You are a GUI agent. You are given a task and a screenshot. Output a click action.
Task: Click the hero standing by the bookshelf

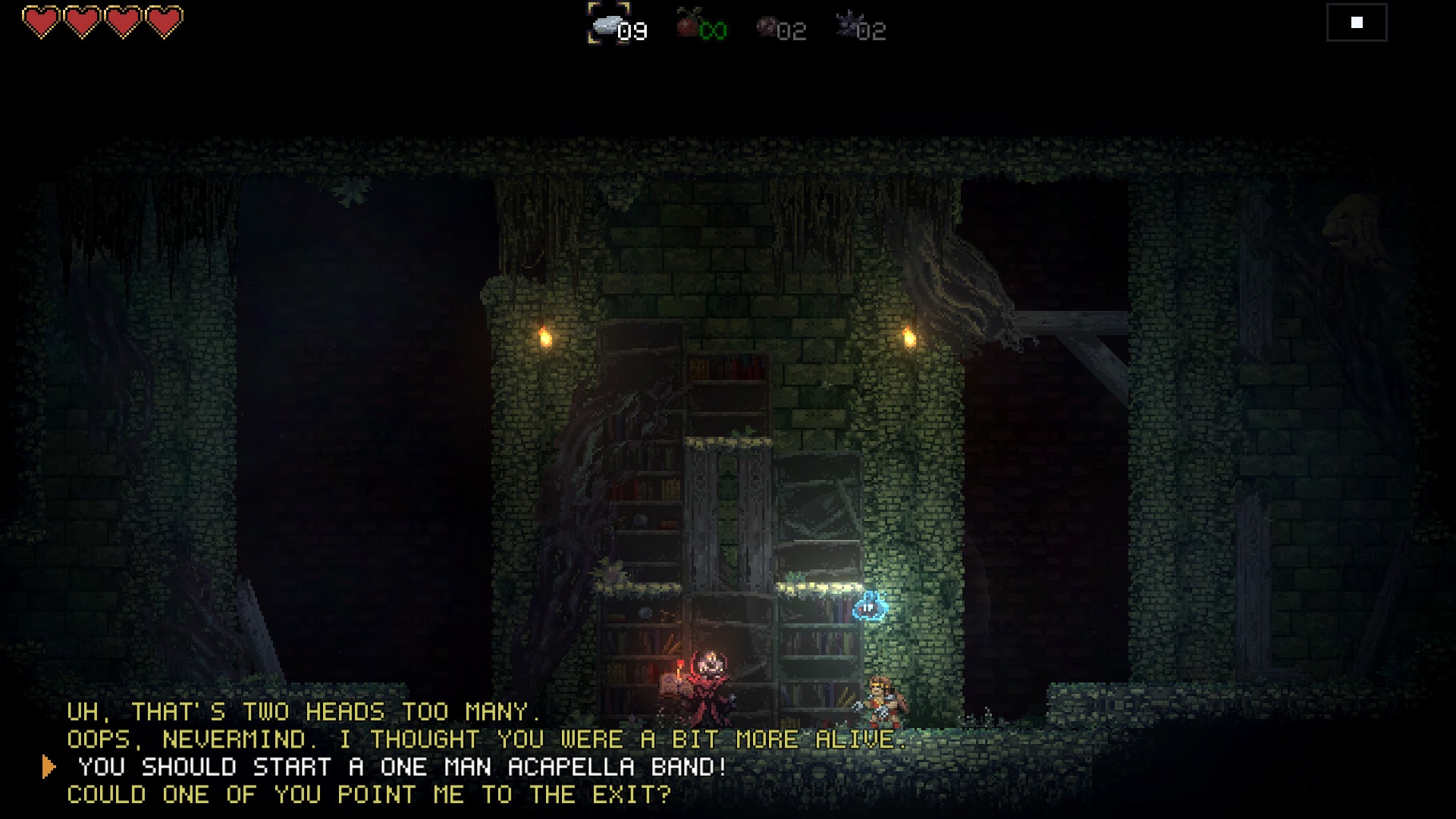point(883,701)
